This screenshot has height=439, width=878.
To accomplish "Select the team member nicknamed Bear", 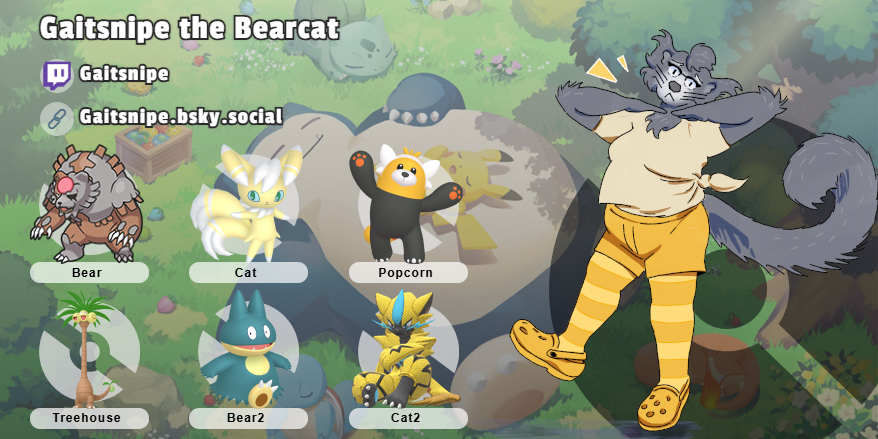I will 87,206.
